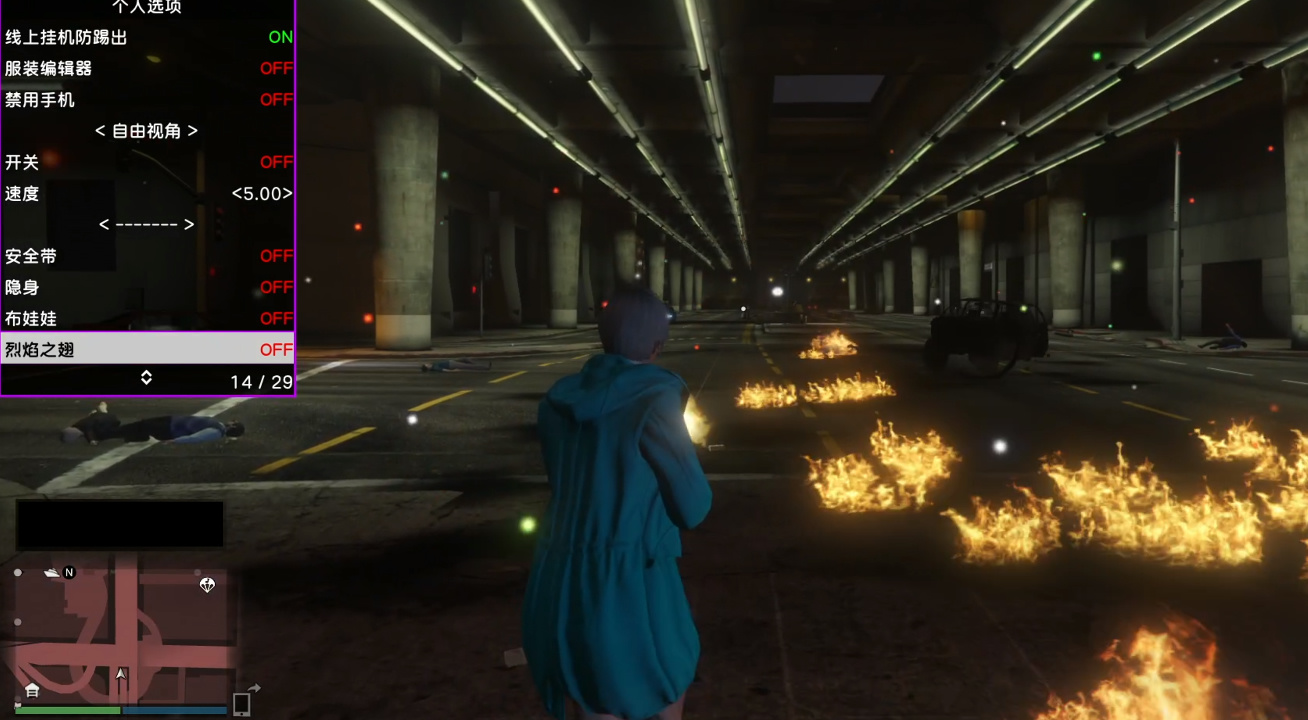1308x720 pixels.
Task: Disable the 线上挂机防踢出 ON toggle
Action: [x=148, y=37]
